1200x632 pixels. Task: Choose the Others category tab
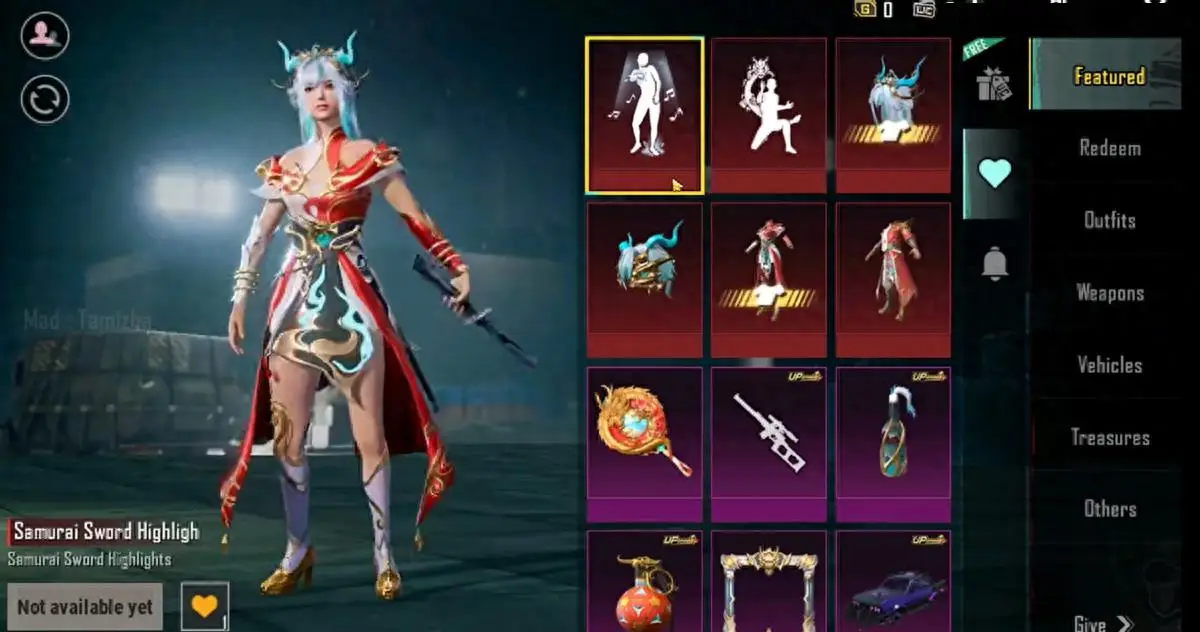[1109, 509]
